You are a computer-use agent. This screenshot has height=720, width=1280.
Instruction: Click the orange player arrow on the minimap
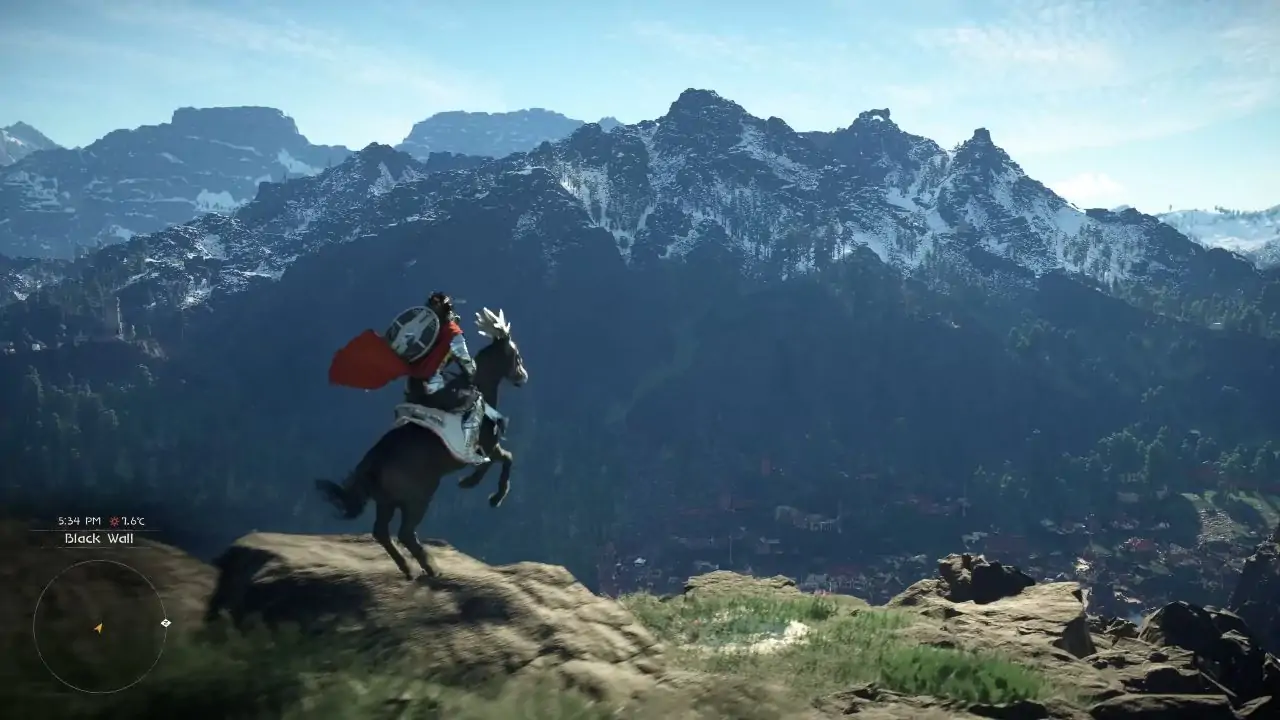(x=98, y=628)
